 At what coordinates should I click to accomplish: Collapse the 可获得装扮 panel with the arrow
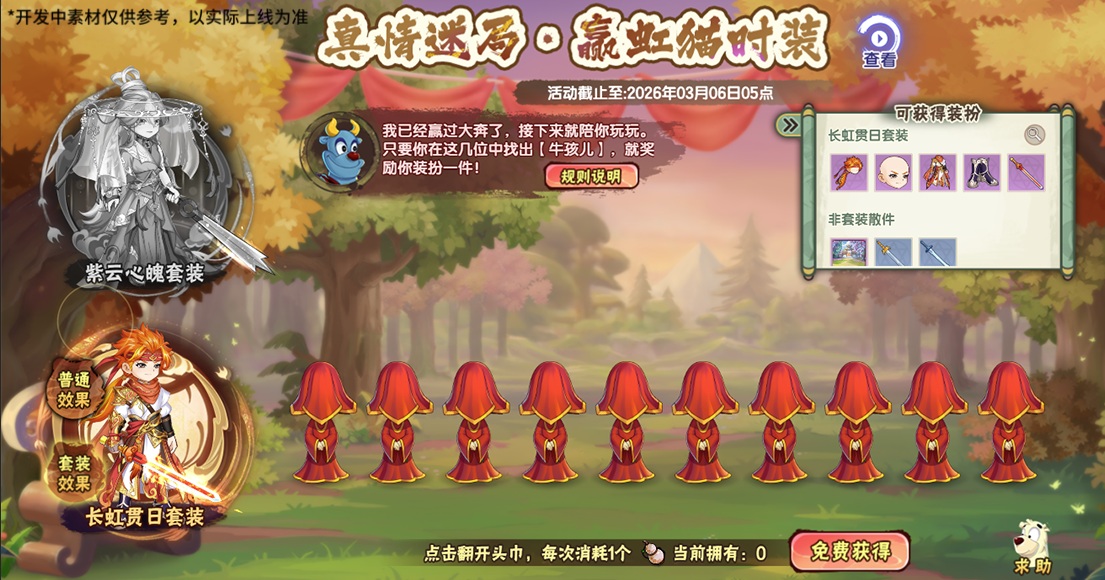point(790,125)
